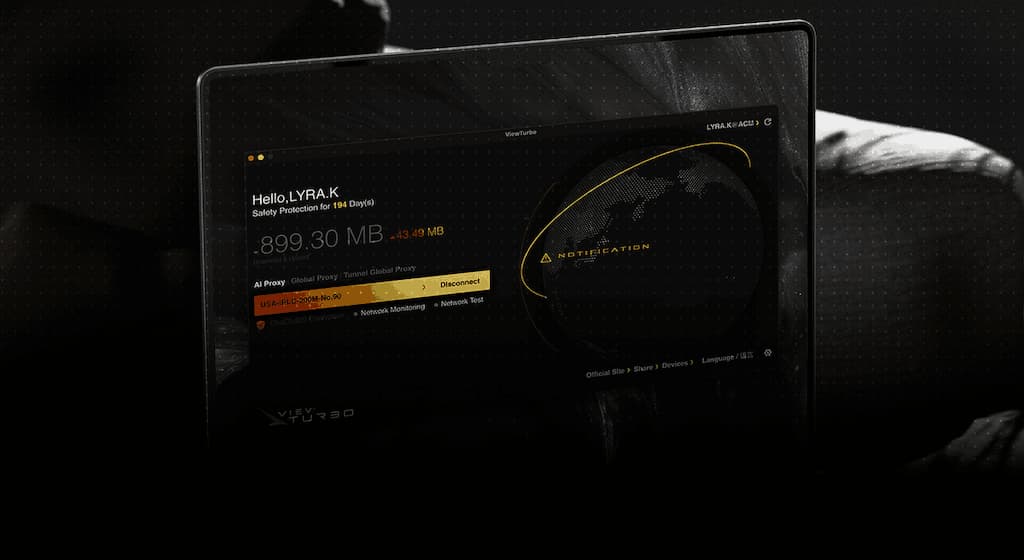The width and height of the screenshot is (1024, 560).
Task: Run the Network Test
Action: point(461,302)
